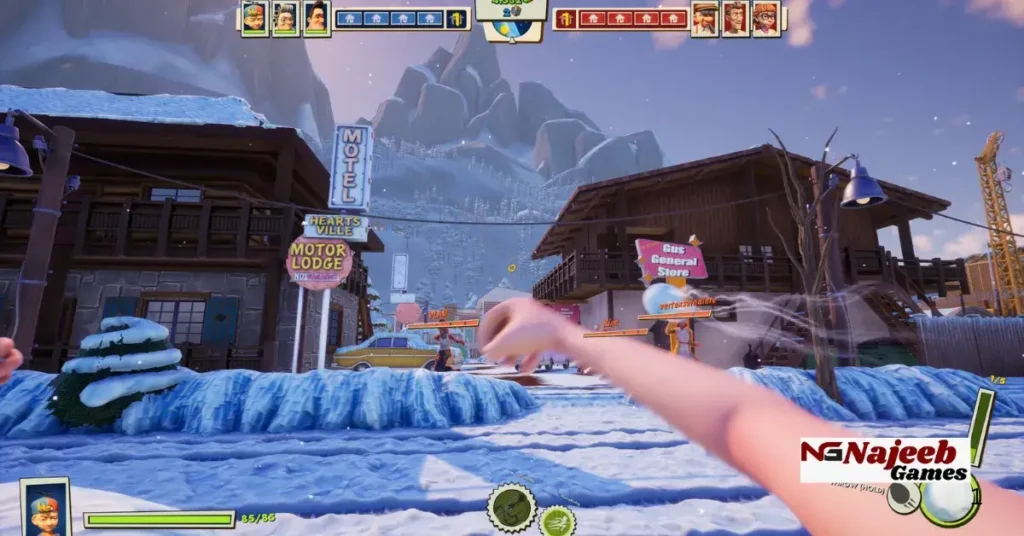Open the Najeeb Games watermark logo
1024x536 pixels.
[x=884, y=460]
